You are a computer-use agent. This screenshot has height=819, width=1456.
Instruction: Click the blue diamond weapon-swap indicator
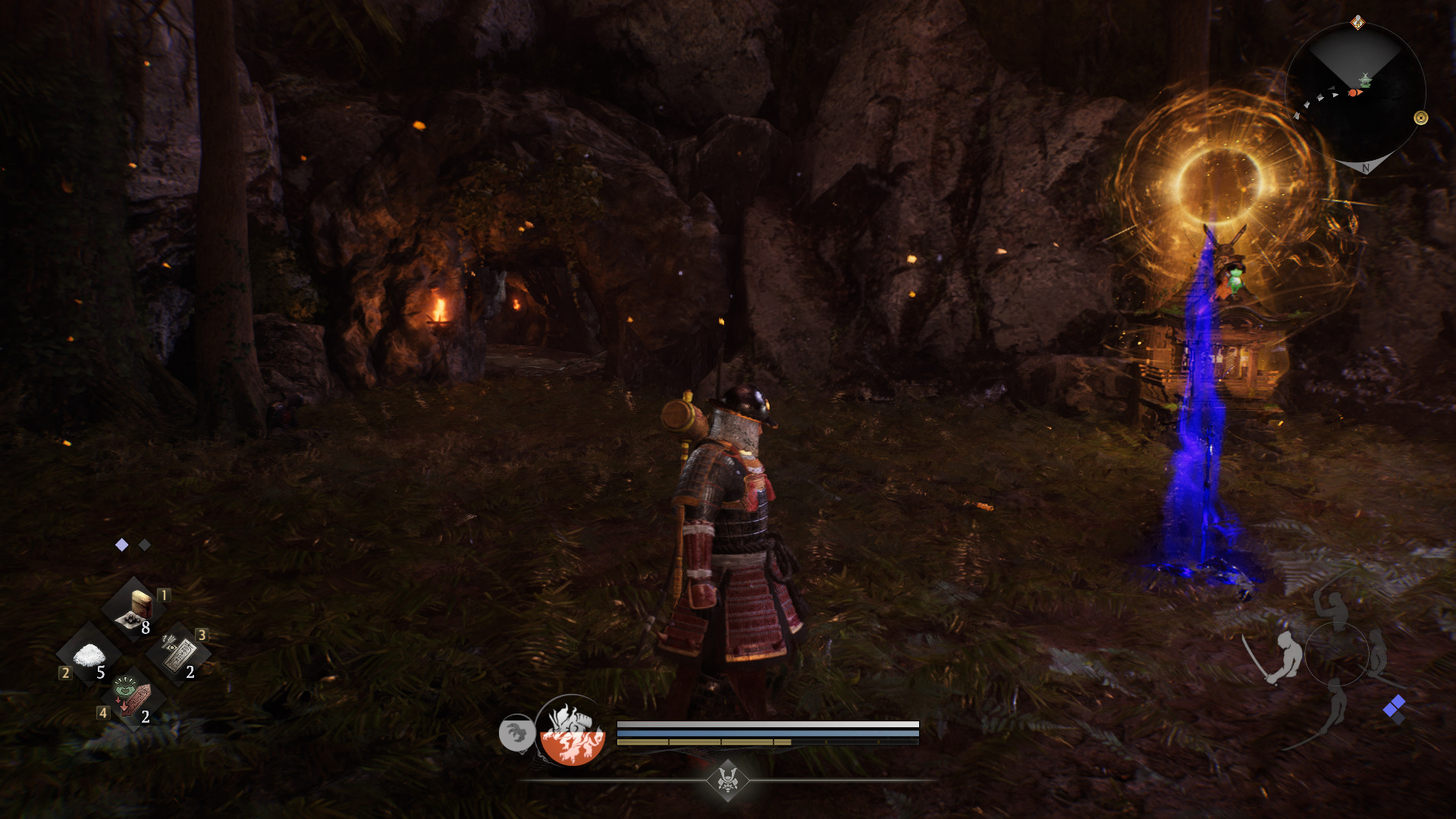pos(1394,709)
